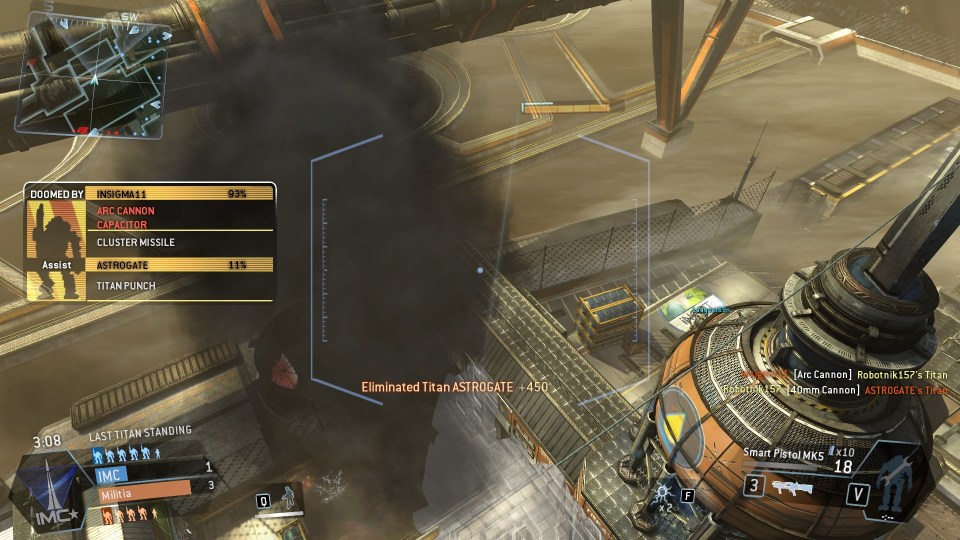Choose the INSIGMA11 damage row
Image resolution: width=960 pixels, height=540 pixels.
[182, 193]
